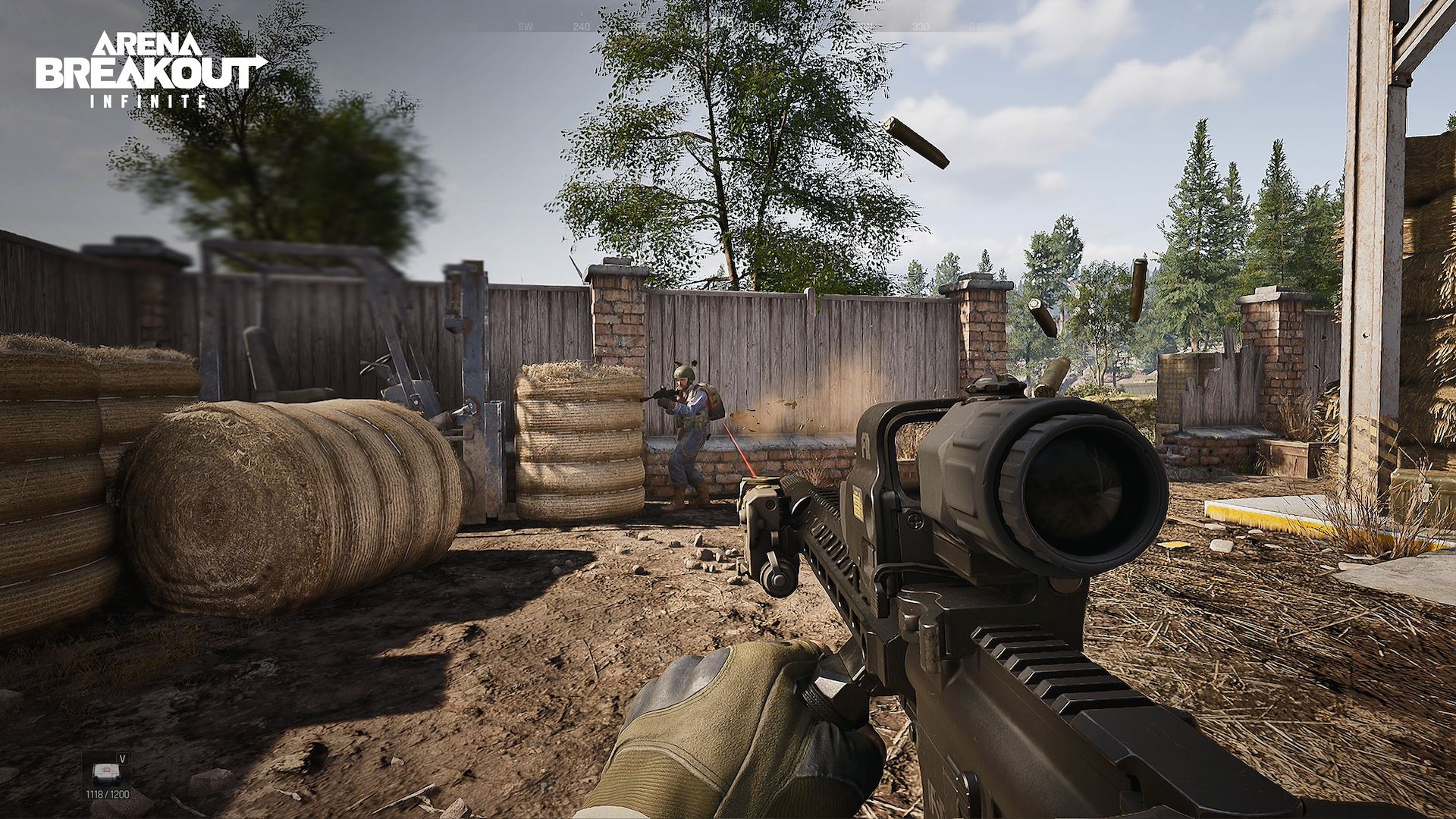Click the V keybind badge on the medkit slot
This screenshot has height=819, width=1456.
click(x=122, y=758)
